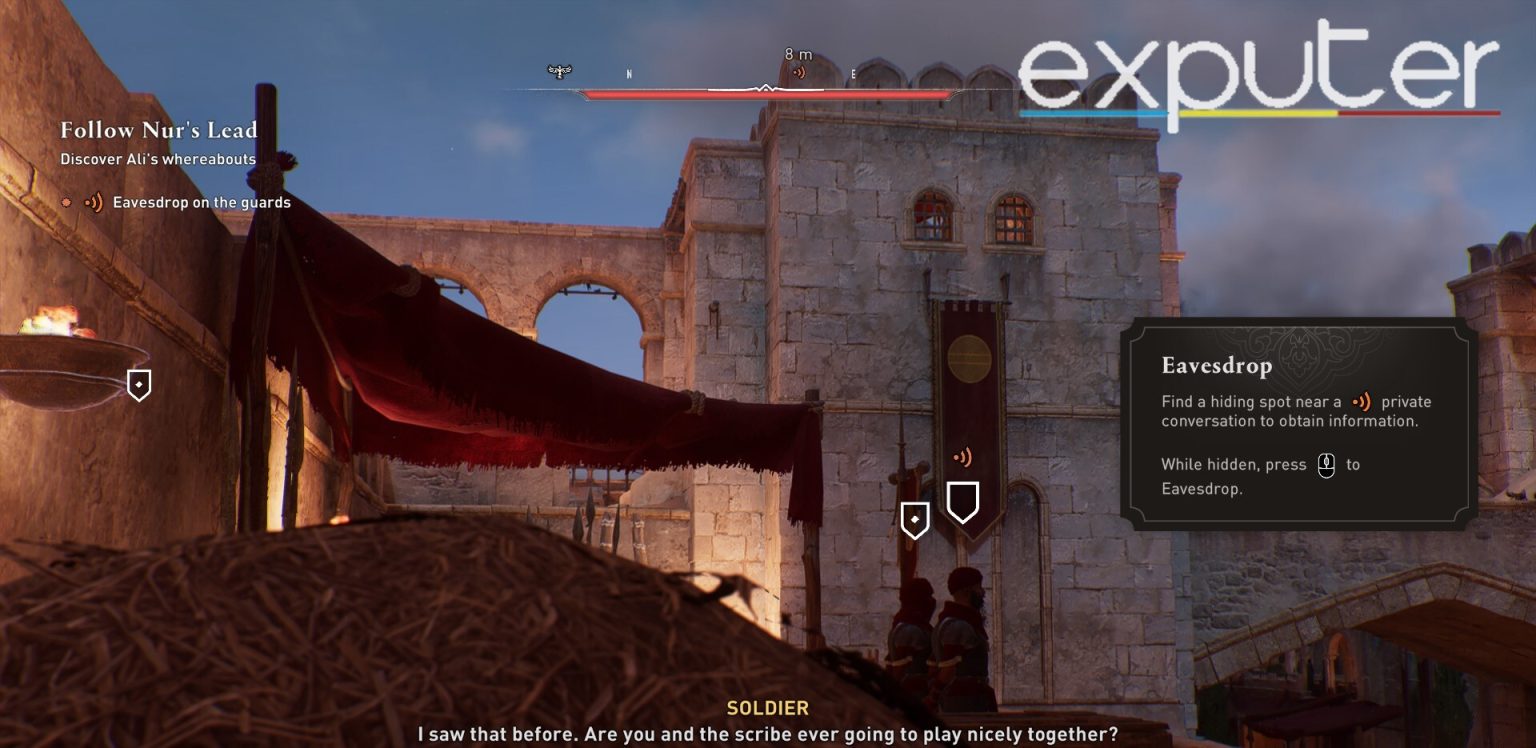The height and width of the screenshot is (748, 1536).
Task: Select the Follow Nur's Lead quest title
Action: click(160, 131)
